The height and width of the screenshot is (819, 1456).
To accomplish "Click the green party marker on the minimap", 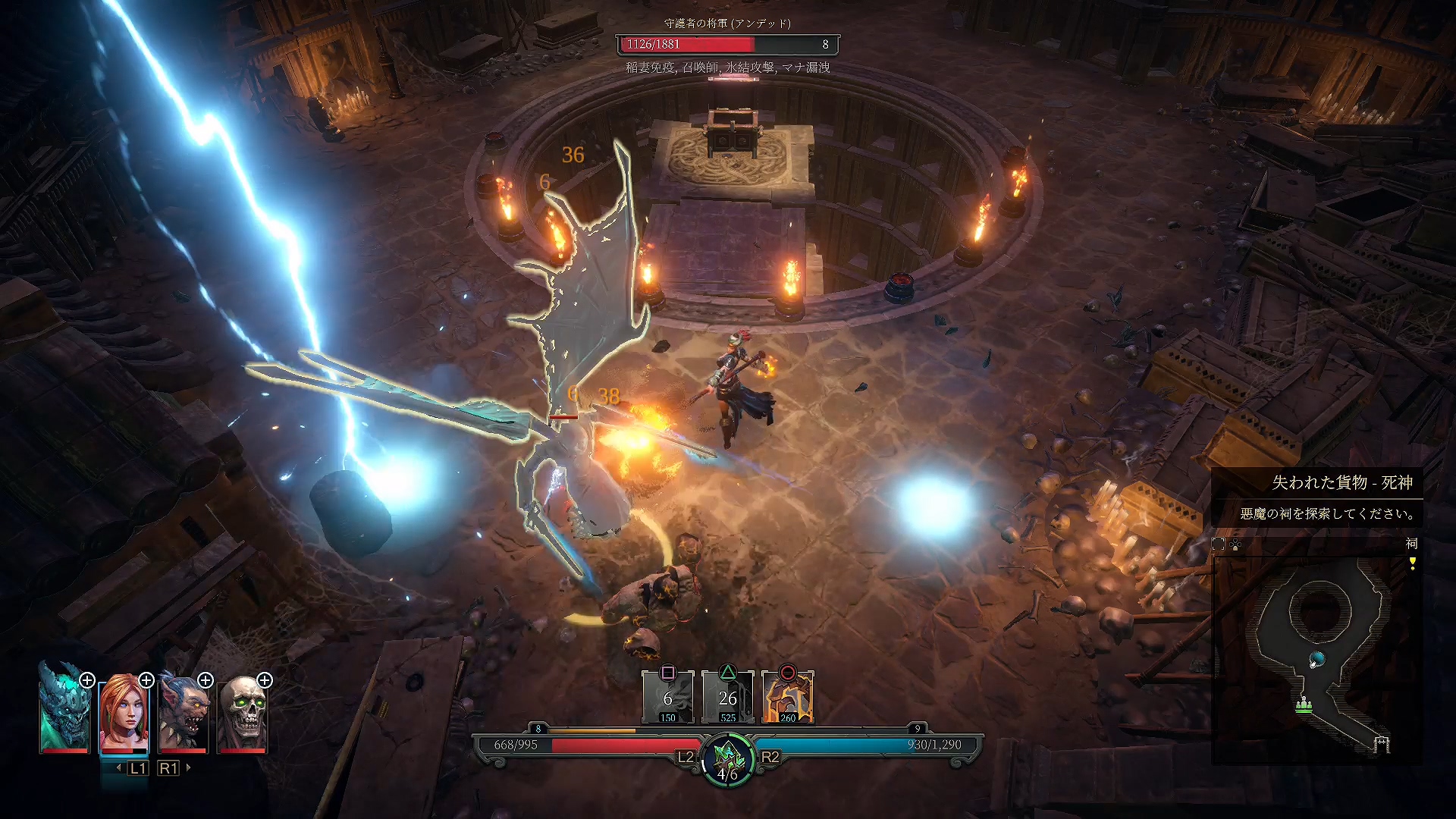I will coord(1304,706).
